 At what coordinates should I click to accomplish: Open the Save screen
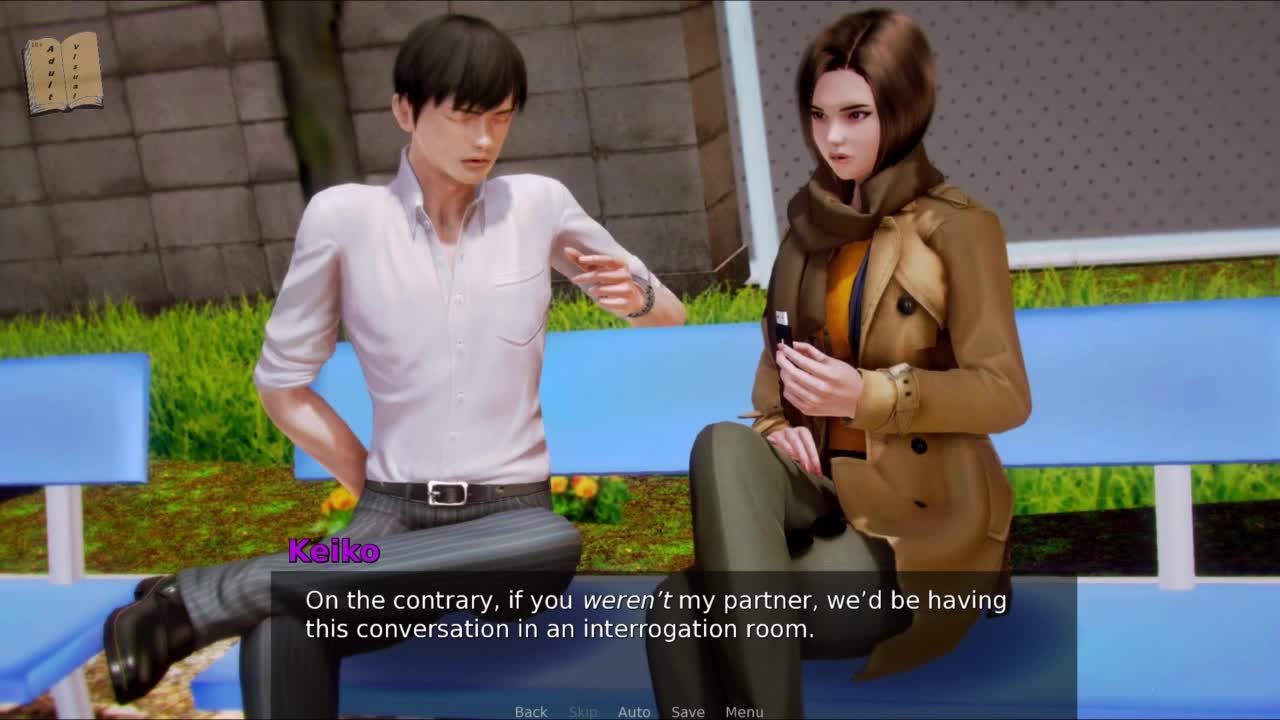688,712
